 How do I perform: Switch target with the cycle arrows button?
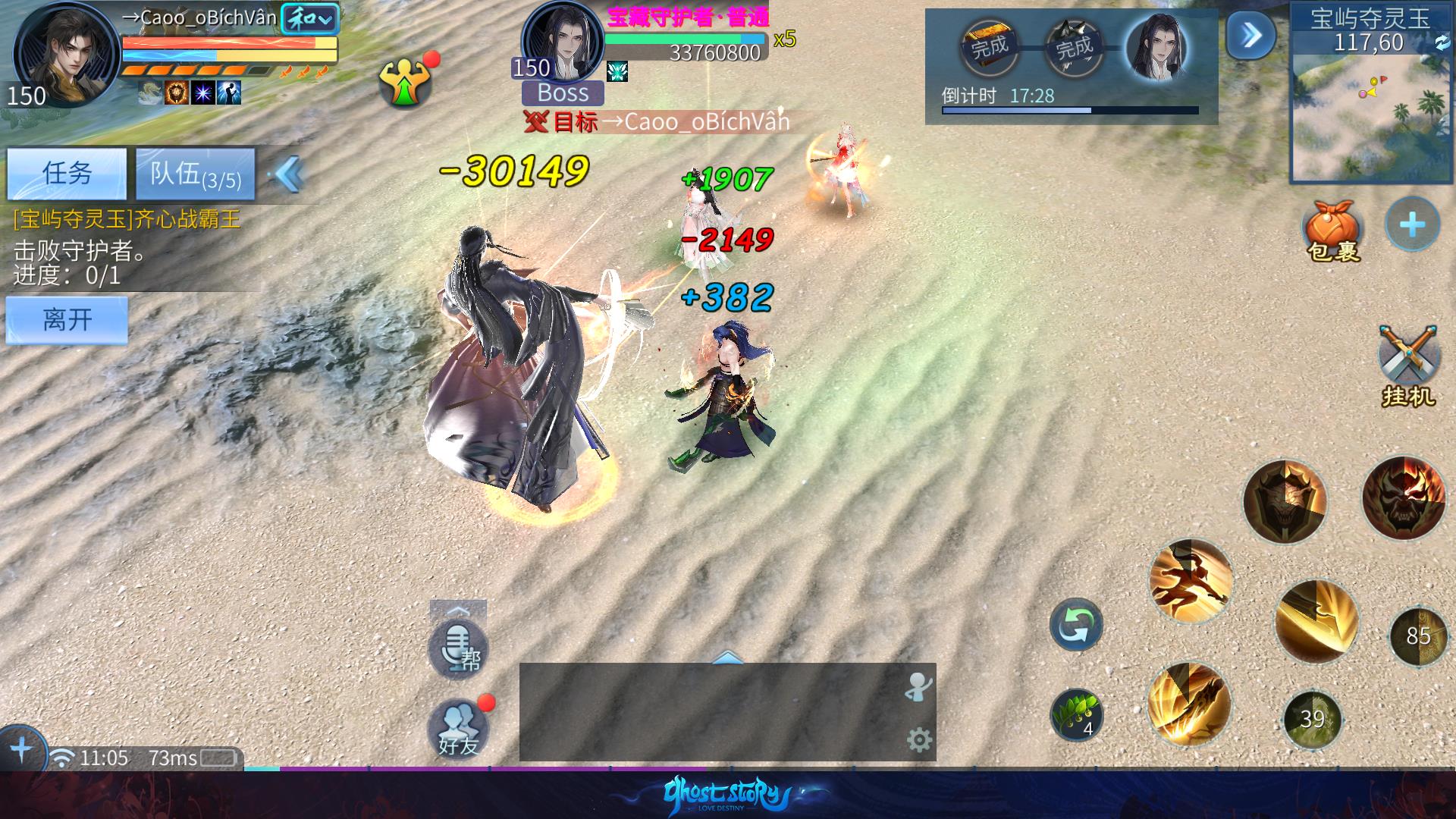point(1075,625)
